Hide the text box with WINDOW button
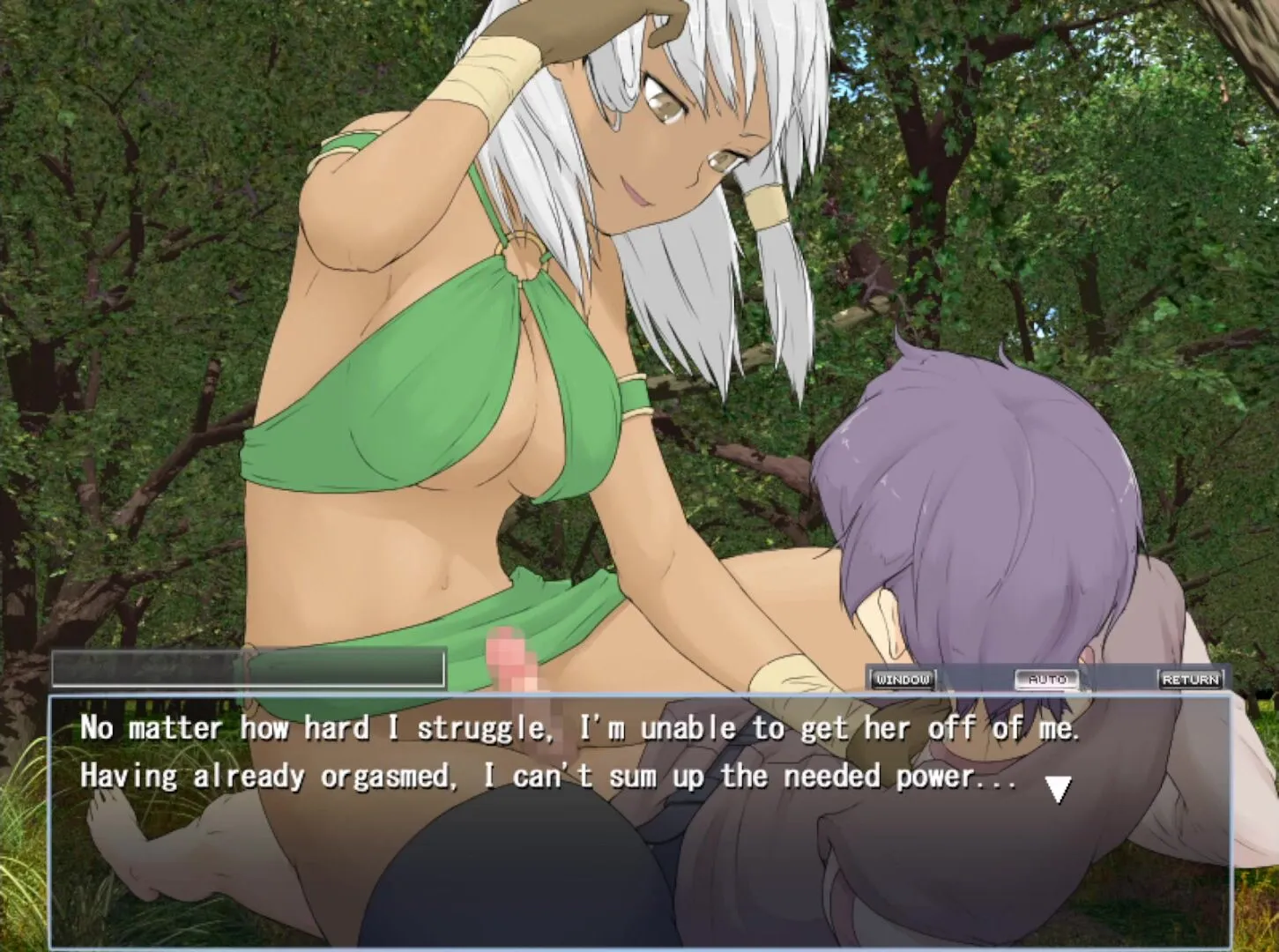The width and height of the screenshot is (1279, 952). click(x=903, y=680)
